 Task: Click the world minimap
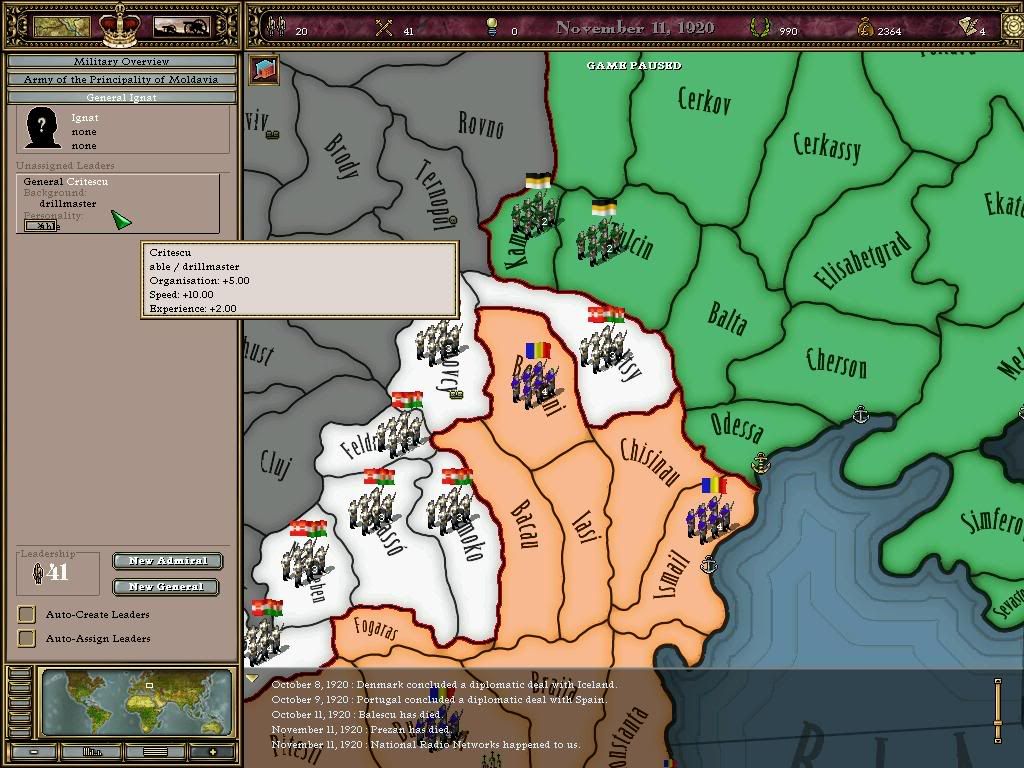(x=138, y=702)
